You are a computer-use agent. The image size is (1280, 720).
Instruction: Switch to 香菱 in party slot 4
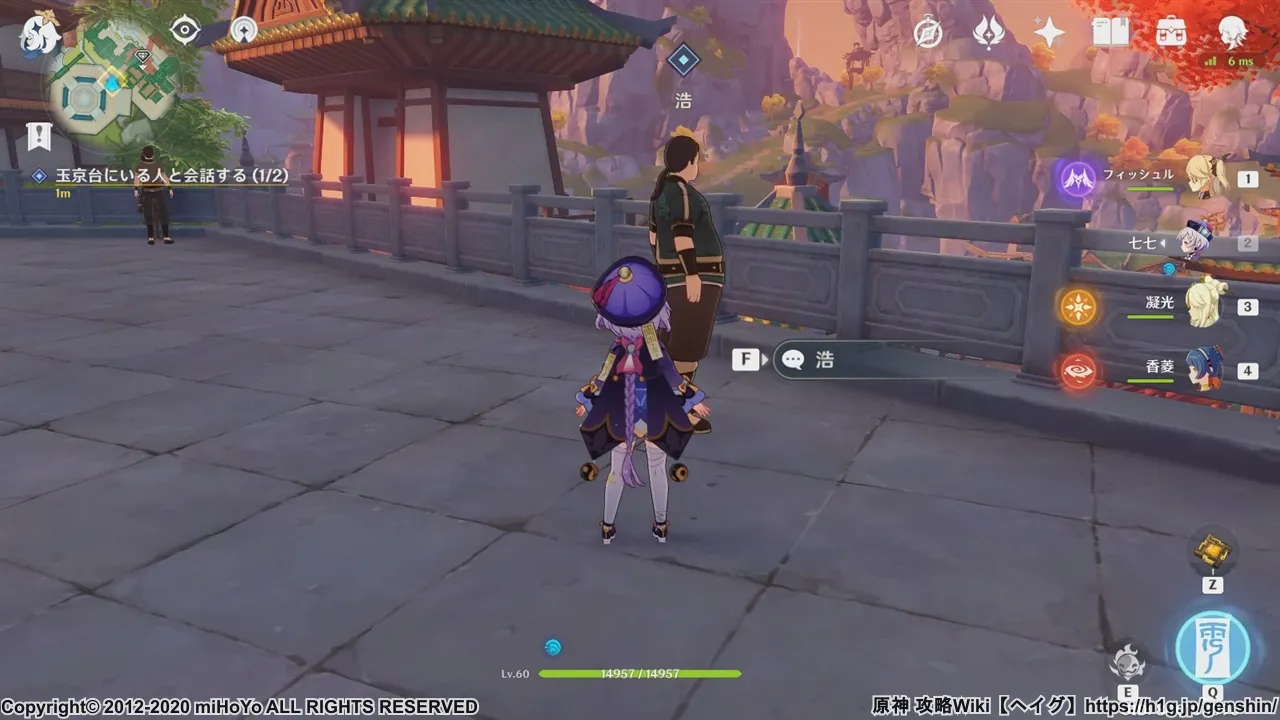pyautogui.click(x=1205, y=370)
